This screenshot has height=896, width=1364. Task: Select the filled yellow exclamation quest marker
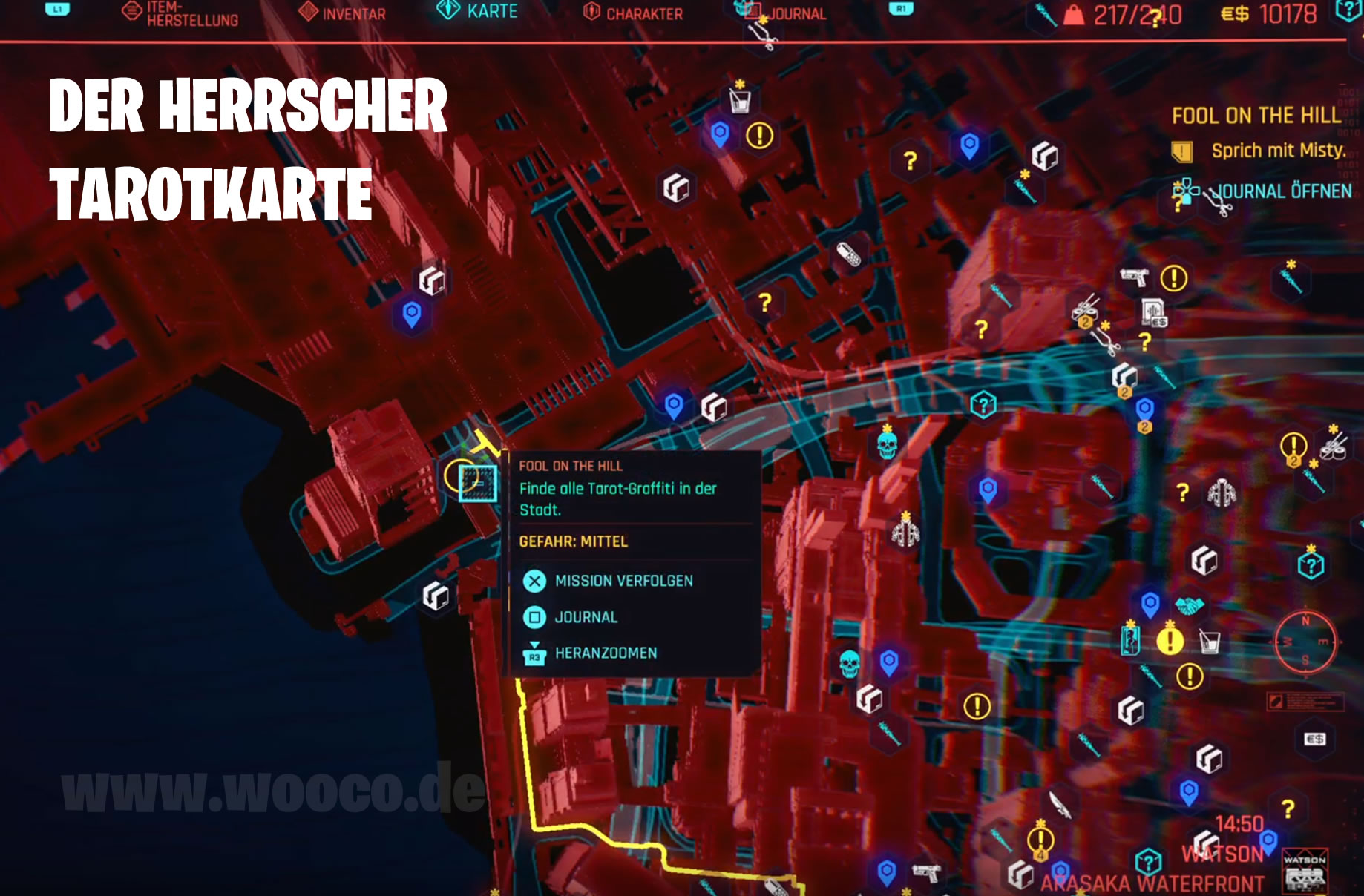(1170, 640)
